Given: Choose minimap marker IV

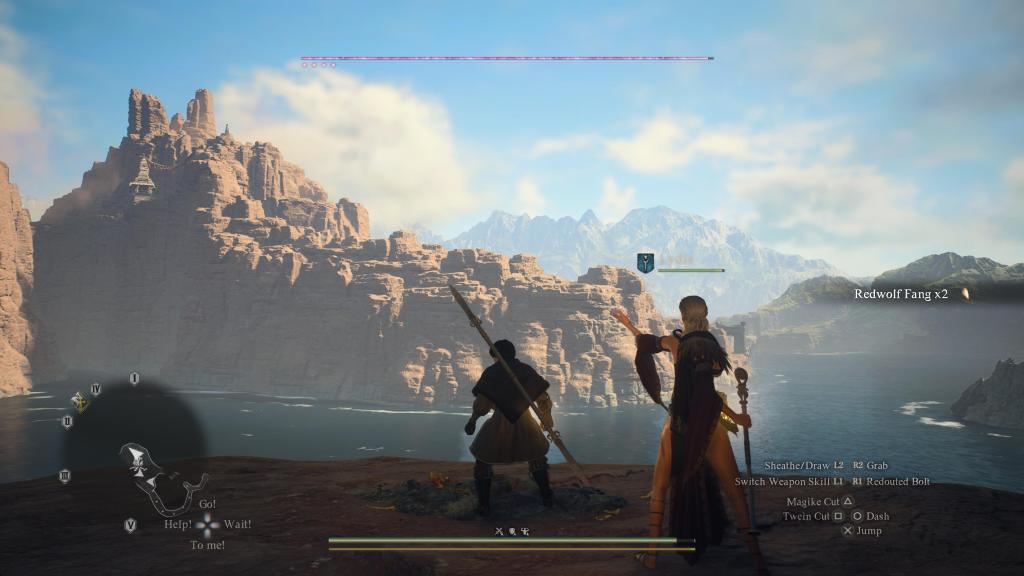Looking at the screenshot, I should click(96, 389).
